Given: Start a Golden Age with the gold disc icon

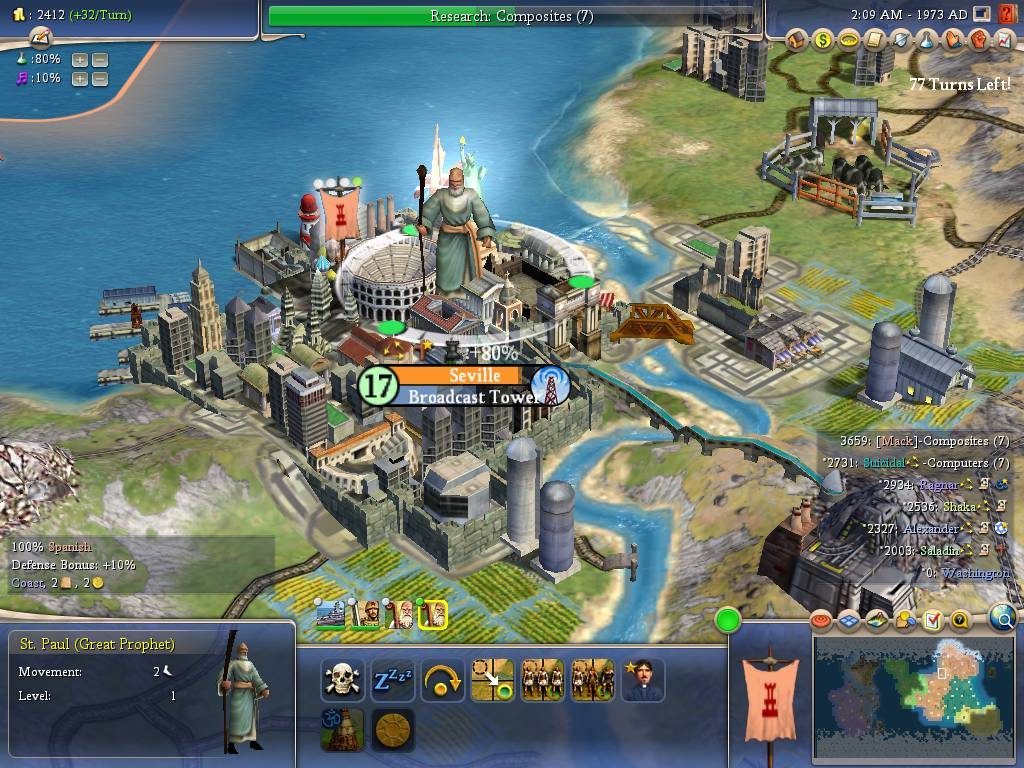Looking at the screenshot, I should click(393, 730).
